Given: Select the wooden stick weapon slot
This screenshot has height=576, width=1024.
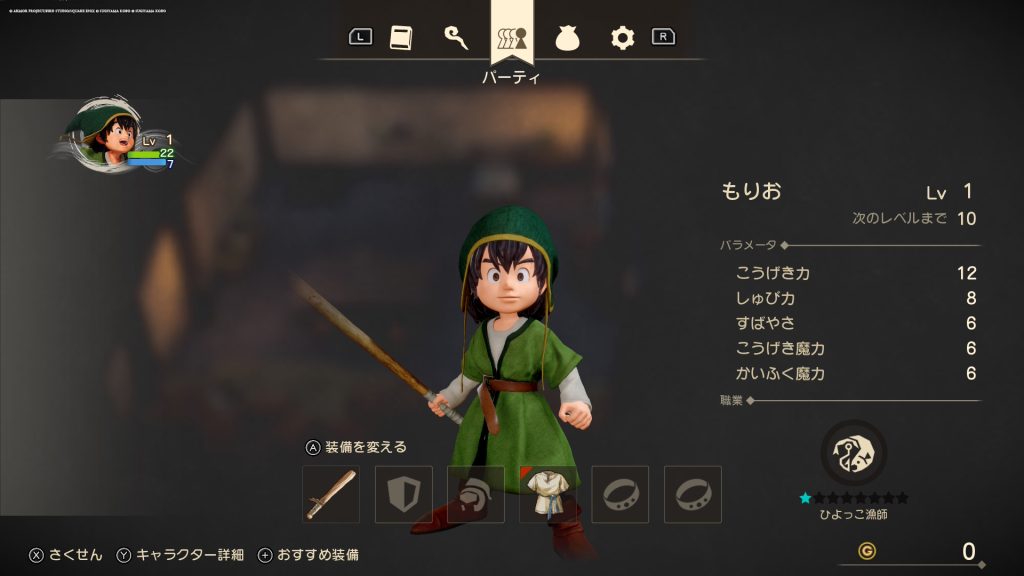Looking at the screenshot, I should (331, 494).
